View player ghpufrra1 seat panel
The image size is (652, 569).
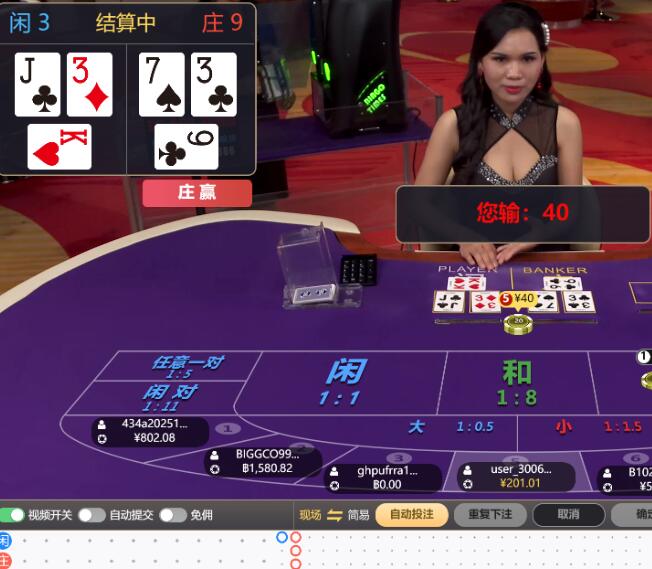point(386,477)
